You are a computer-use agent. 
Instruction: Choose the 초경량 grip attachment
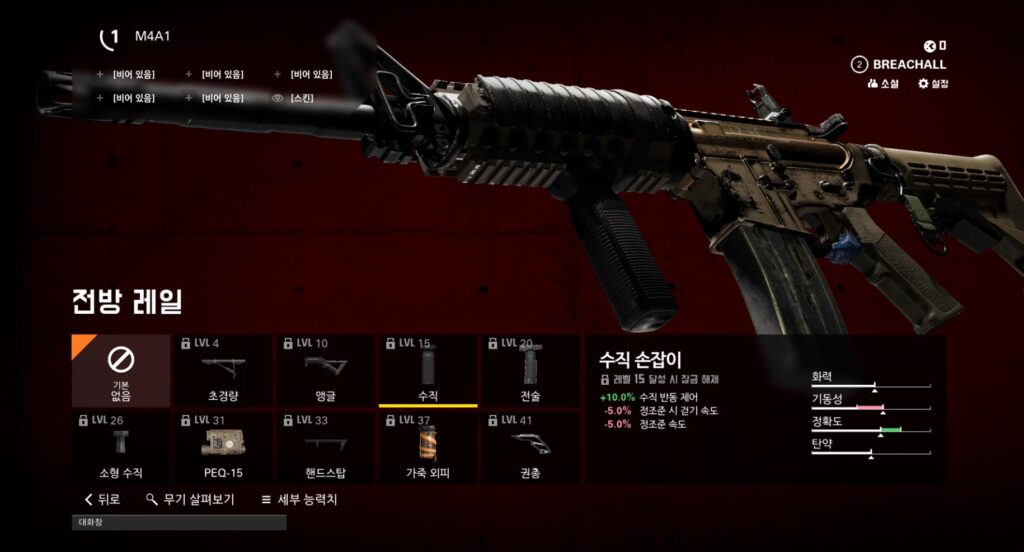[x=223, y=370]
